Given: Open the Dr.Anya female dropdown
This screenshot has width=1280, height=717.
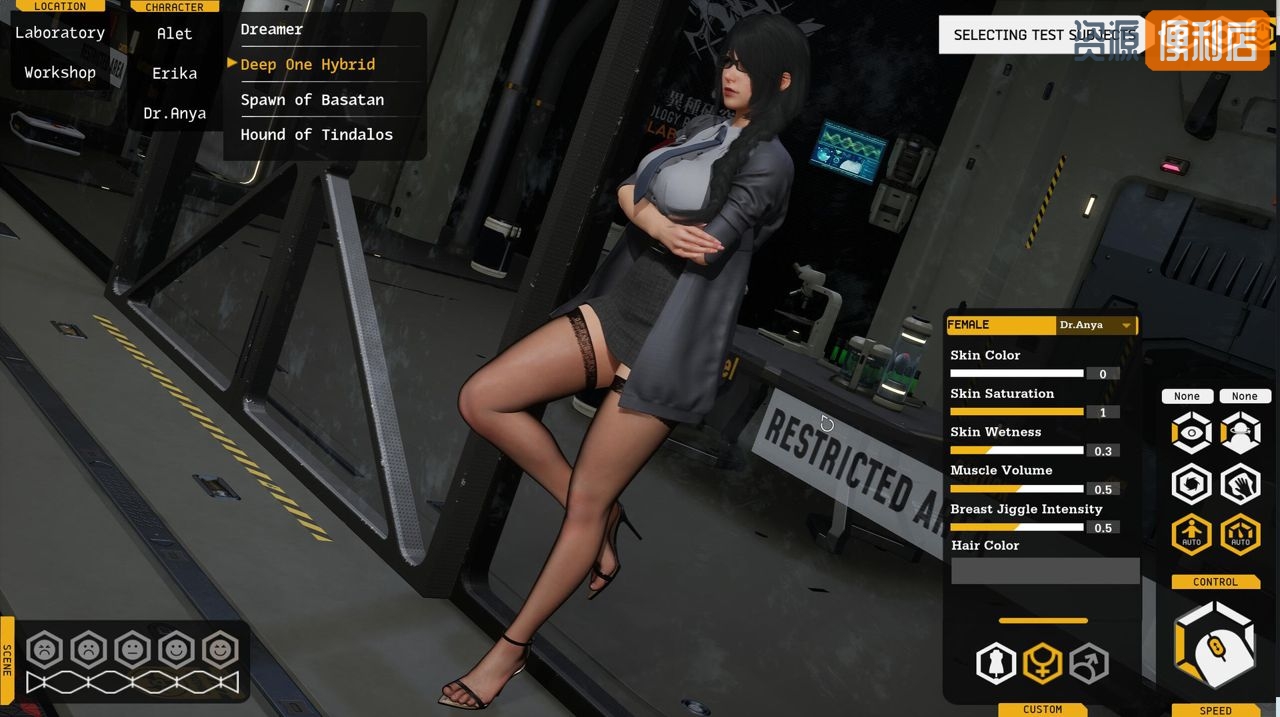Looking at the screenshot, I should (1096, 325).
